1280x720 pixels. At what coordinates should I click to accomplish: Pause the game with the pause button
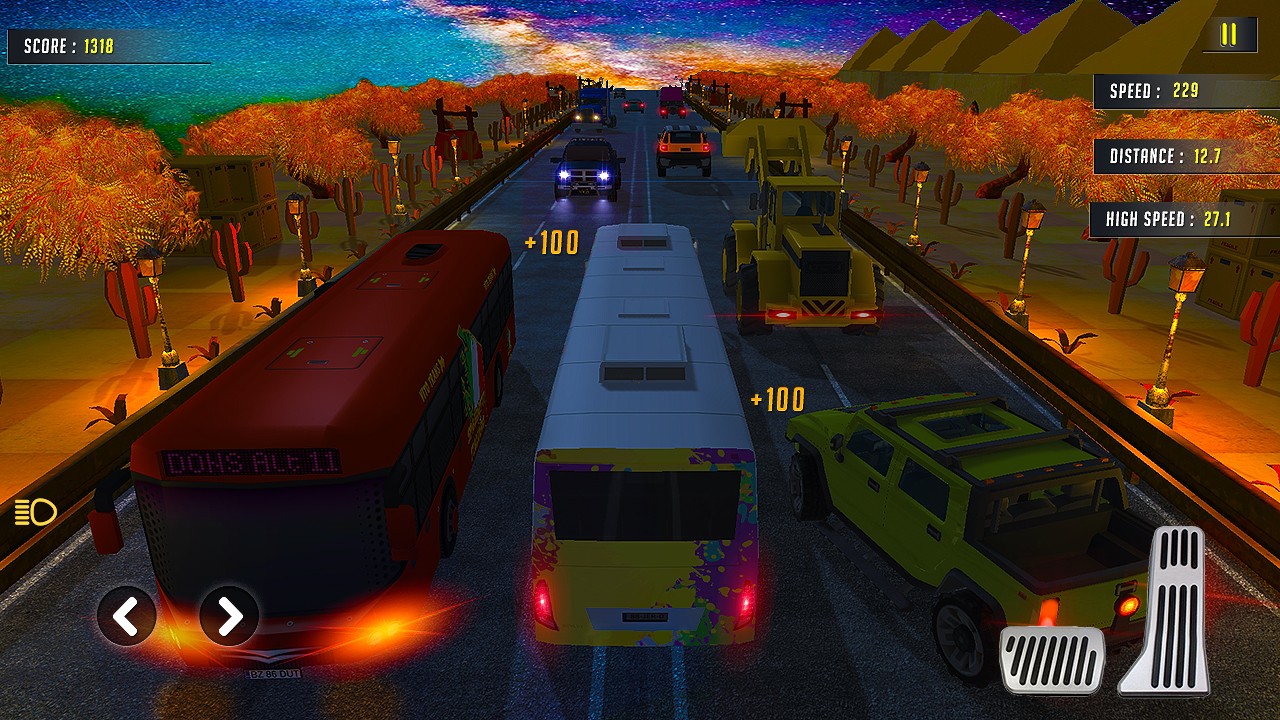click(x=1229, y=35)
